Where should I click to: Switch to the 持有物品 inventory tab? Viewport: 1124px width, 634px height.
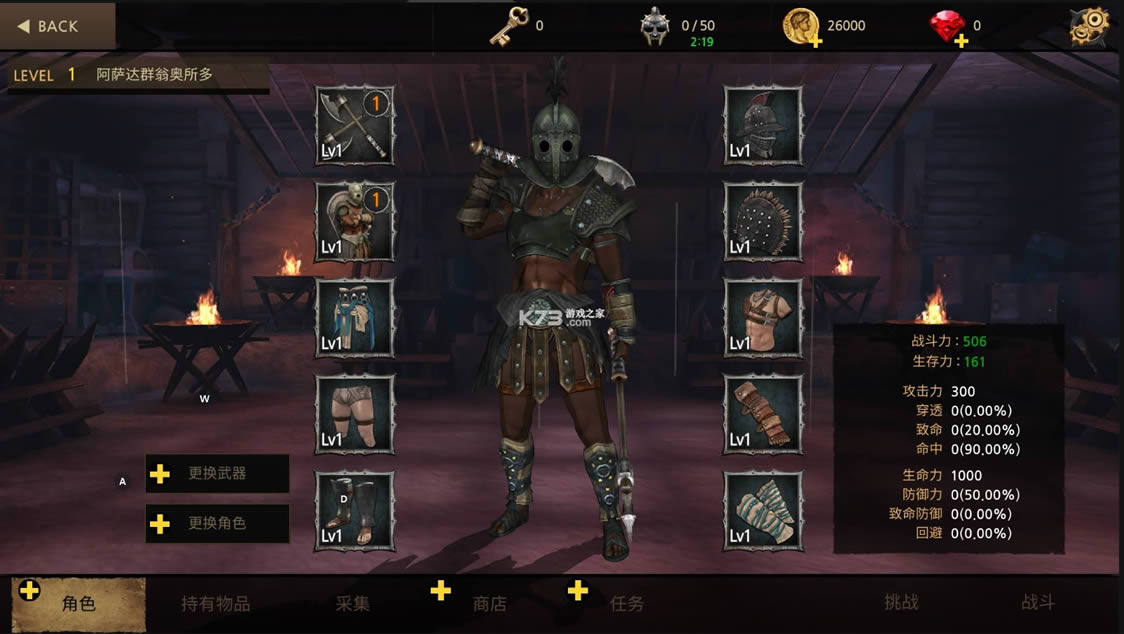click(215, 603)
